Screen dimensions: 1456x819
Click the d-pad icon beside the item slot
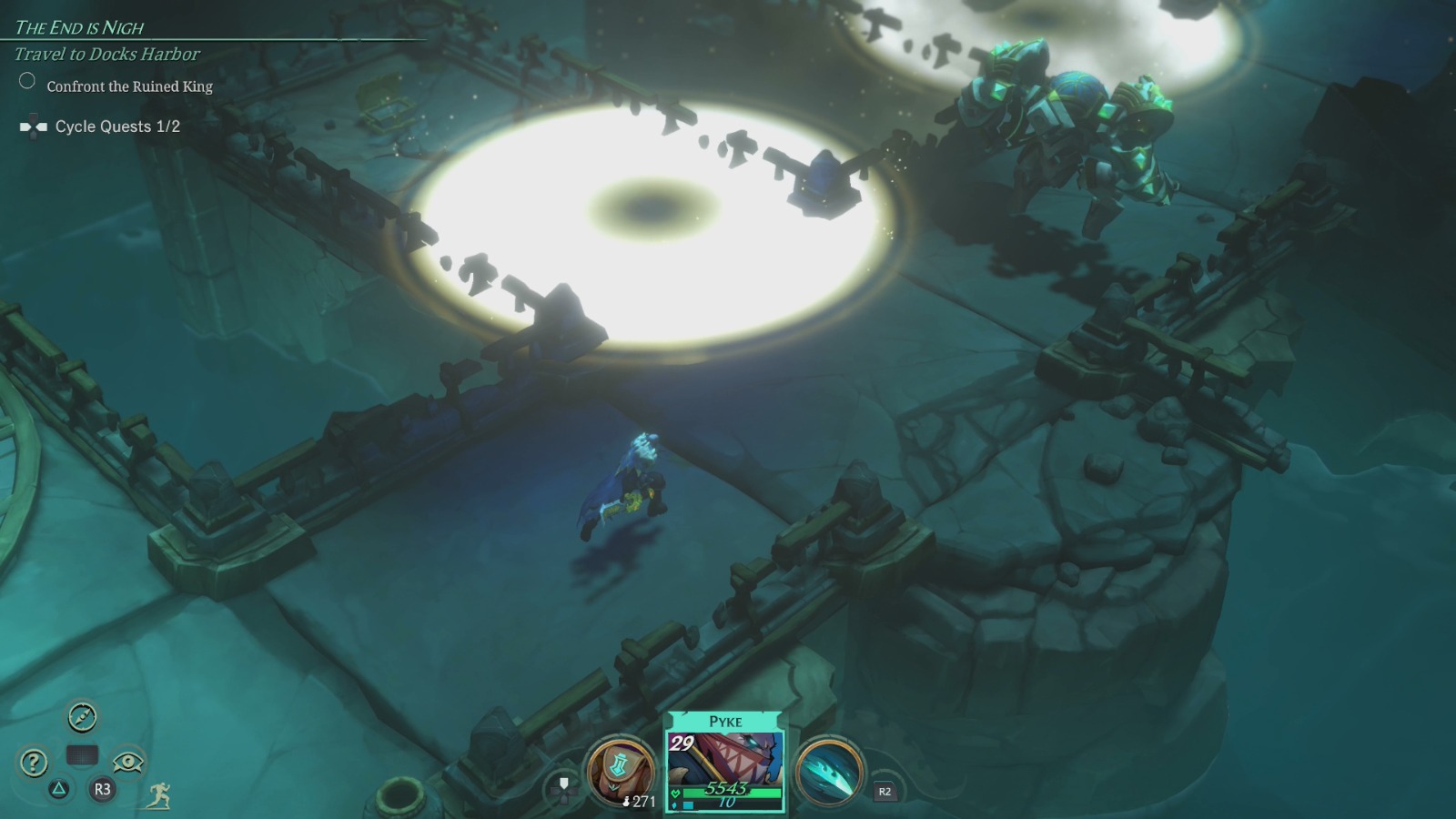(x=562, y=790)
